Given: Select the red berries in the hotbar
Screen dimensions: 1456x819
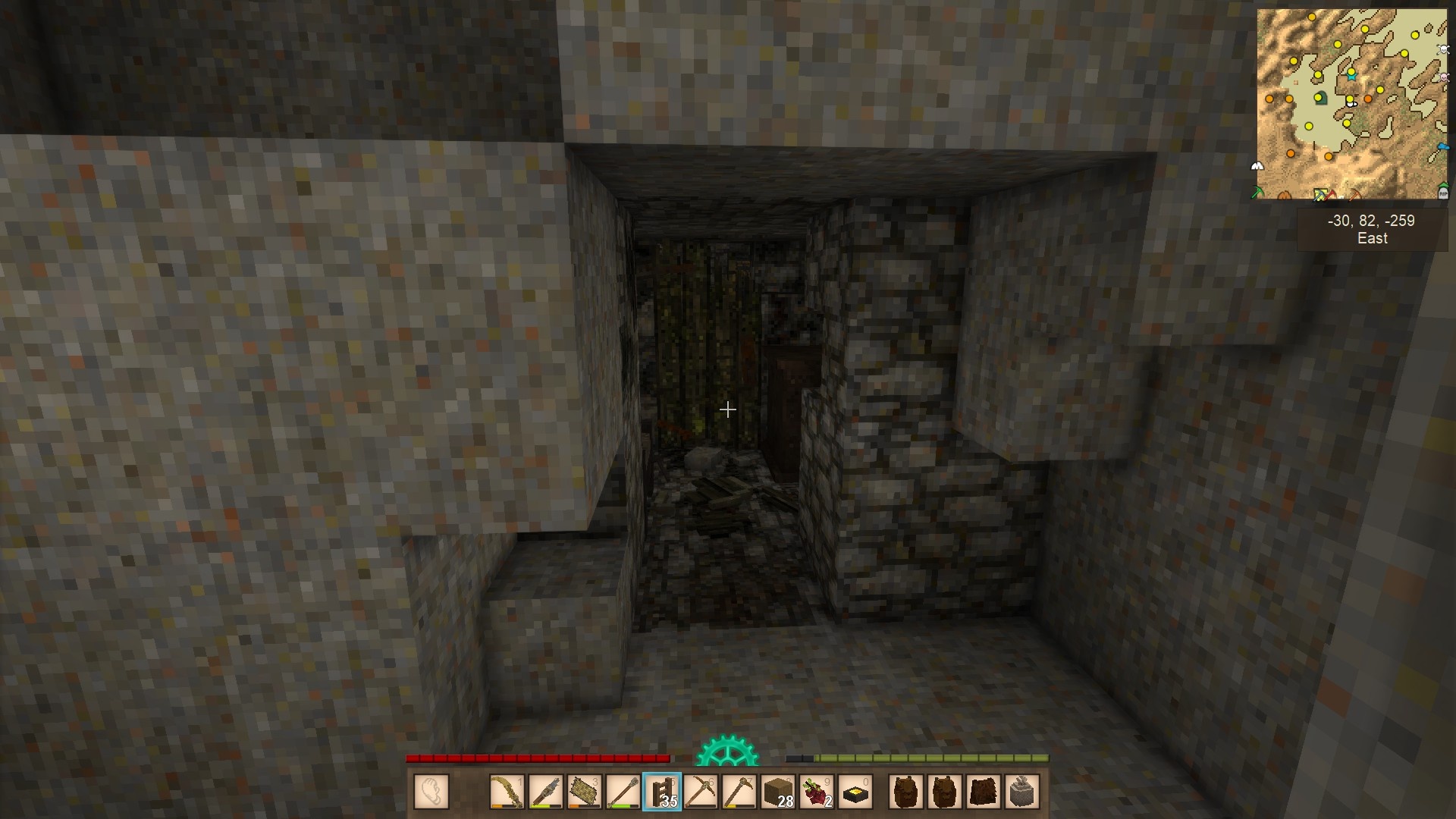Looking at the screenshot, I should 817,792.
